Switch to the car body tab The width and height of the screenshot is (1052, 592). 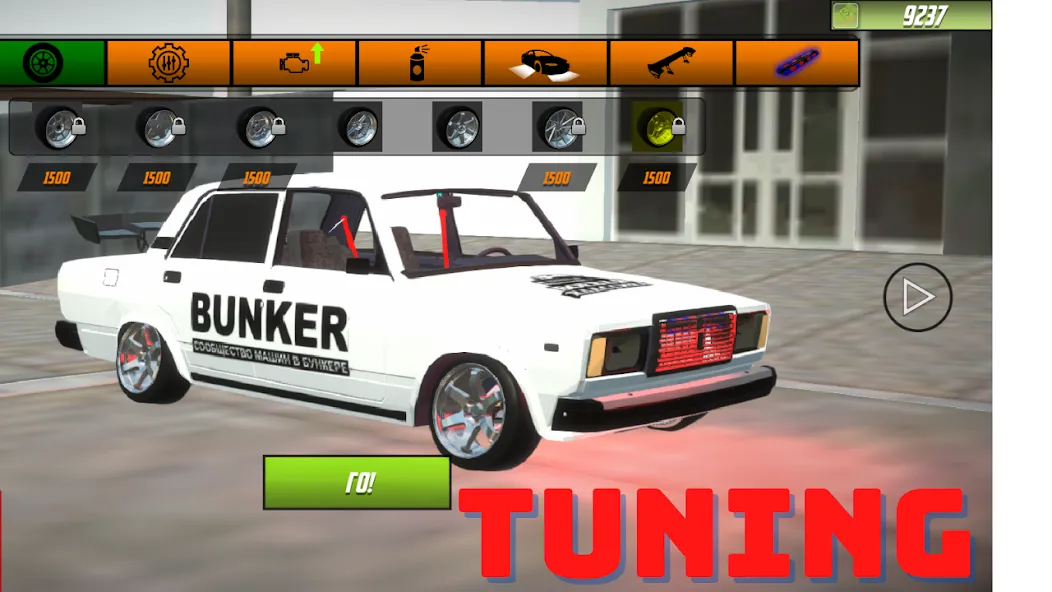coord(546,63)
